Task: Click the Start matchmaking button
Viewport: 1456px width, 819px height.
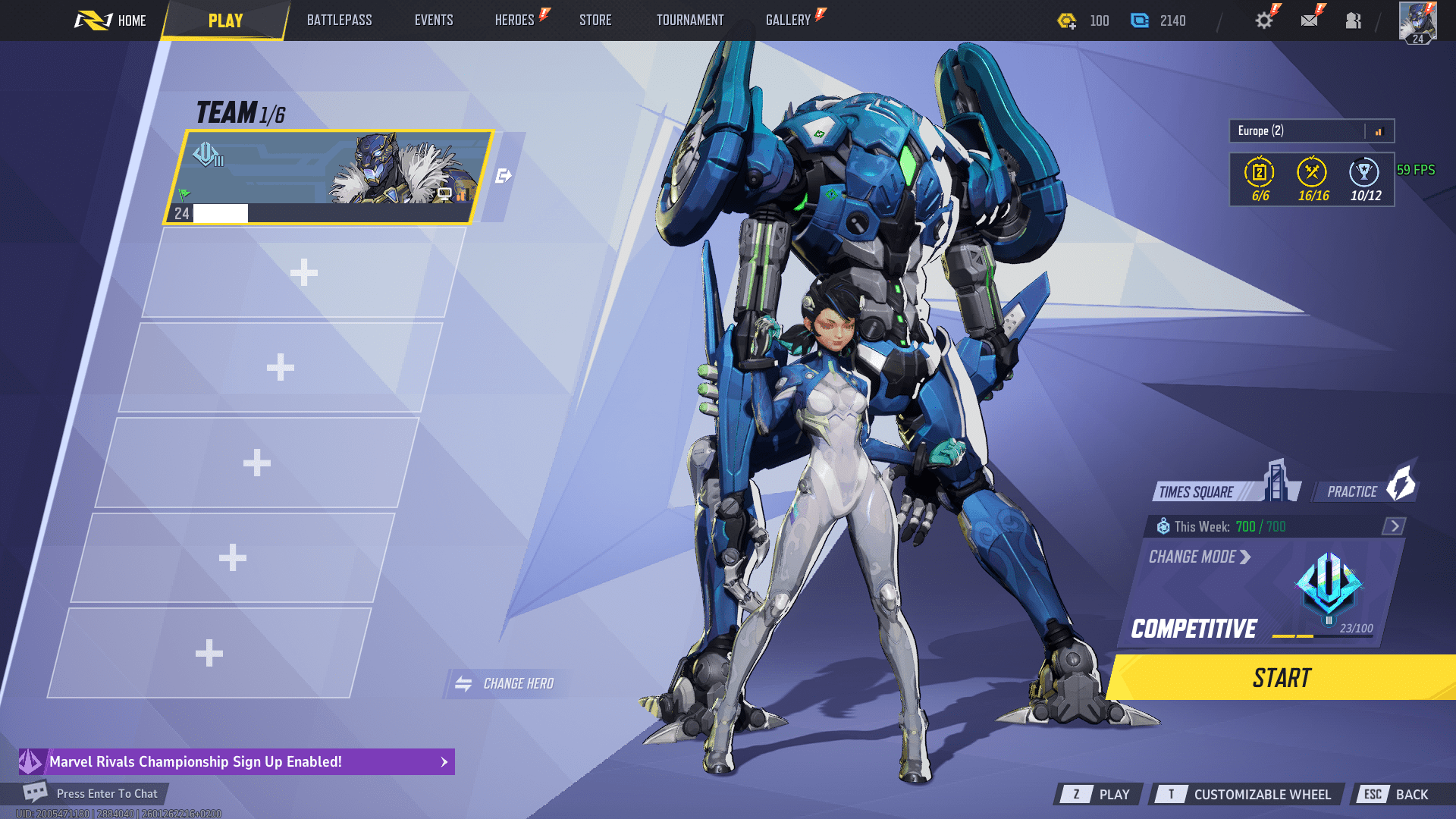Action: tap(1282, 678)
